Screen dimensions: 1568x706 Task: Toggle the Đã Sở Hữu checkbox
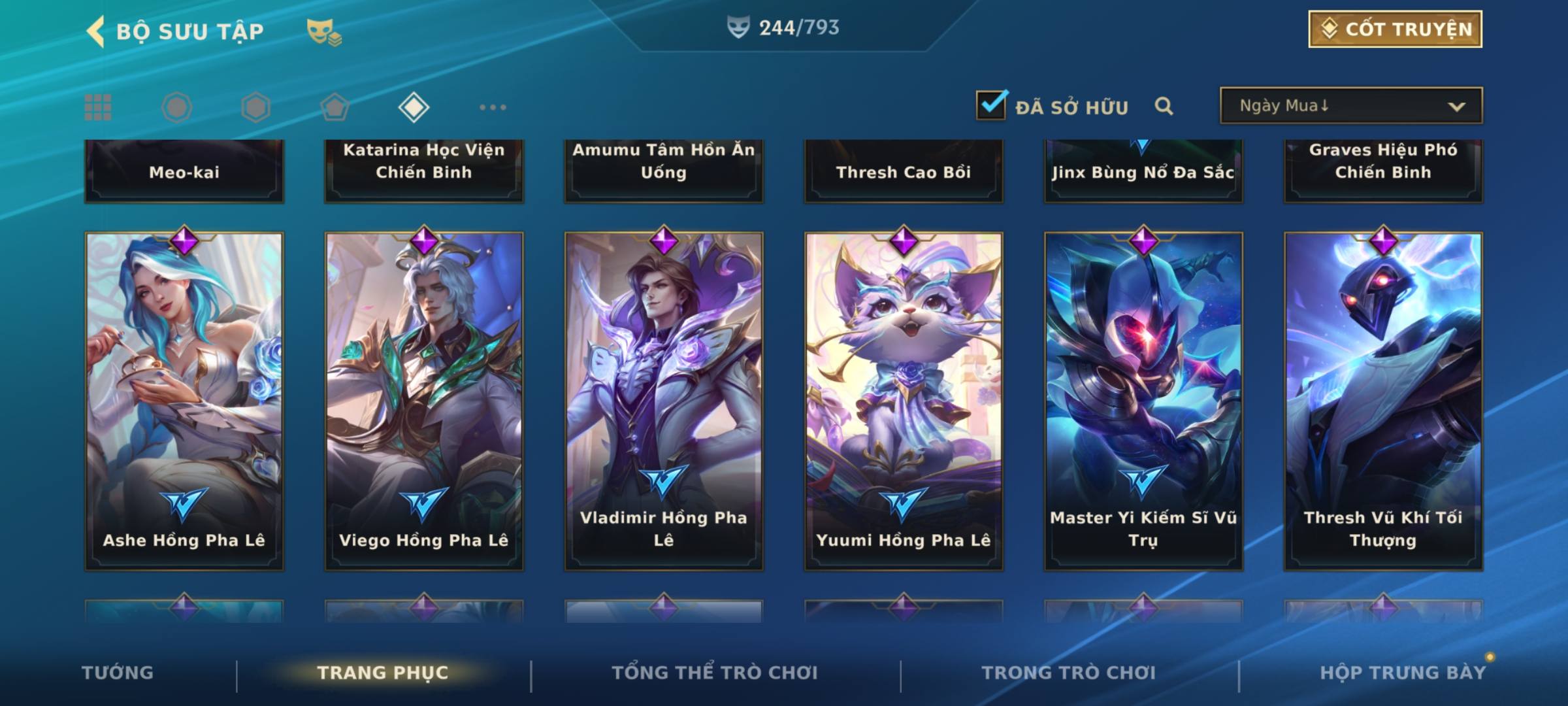tap(991, 105)
